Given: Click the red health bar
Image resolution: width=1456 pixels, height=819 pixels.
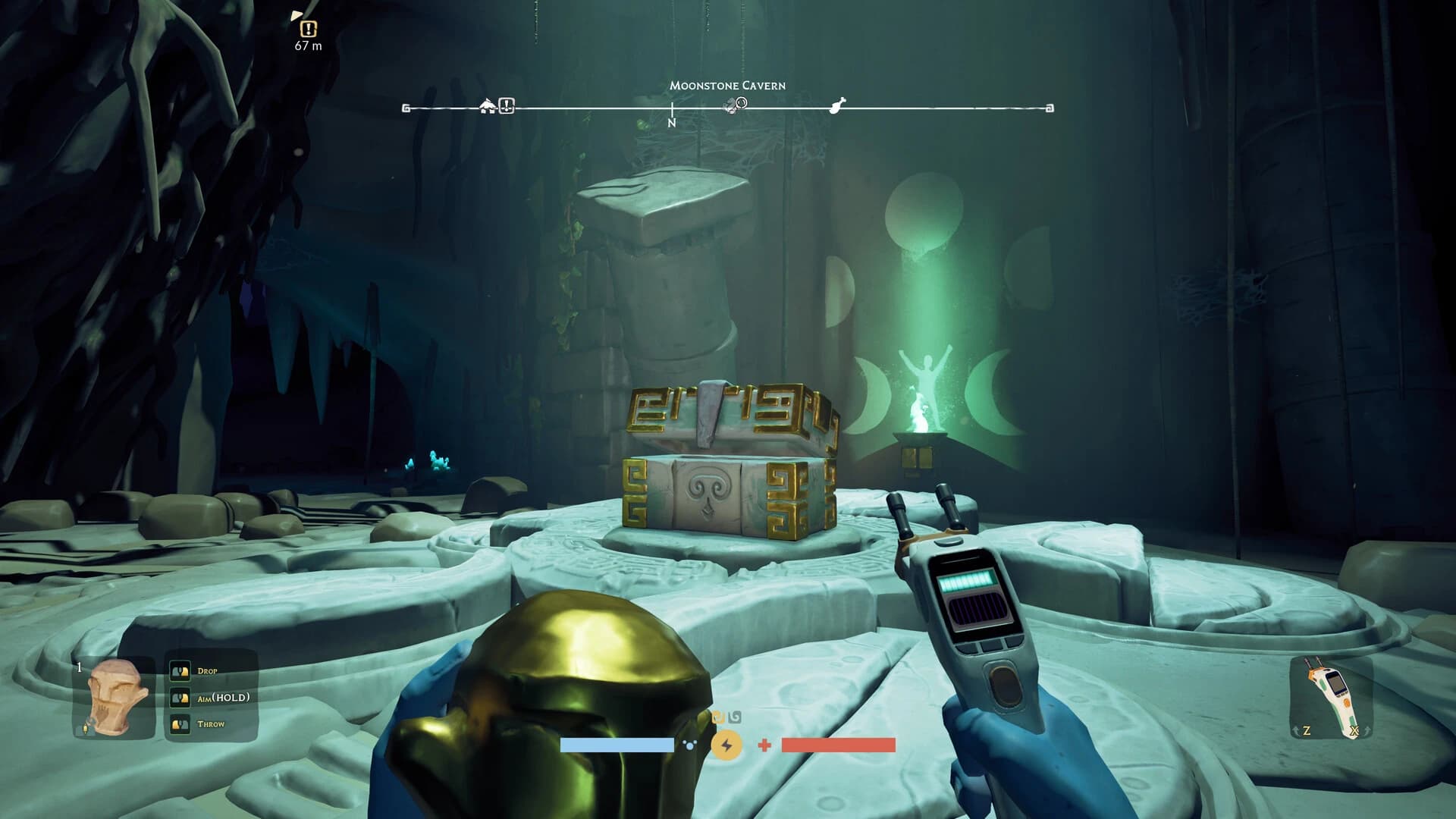Looking at the screenshot, I should point(838,745).
